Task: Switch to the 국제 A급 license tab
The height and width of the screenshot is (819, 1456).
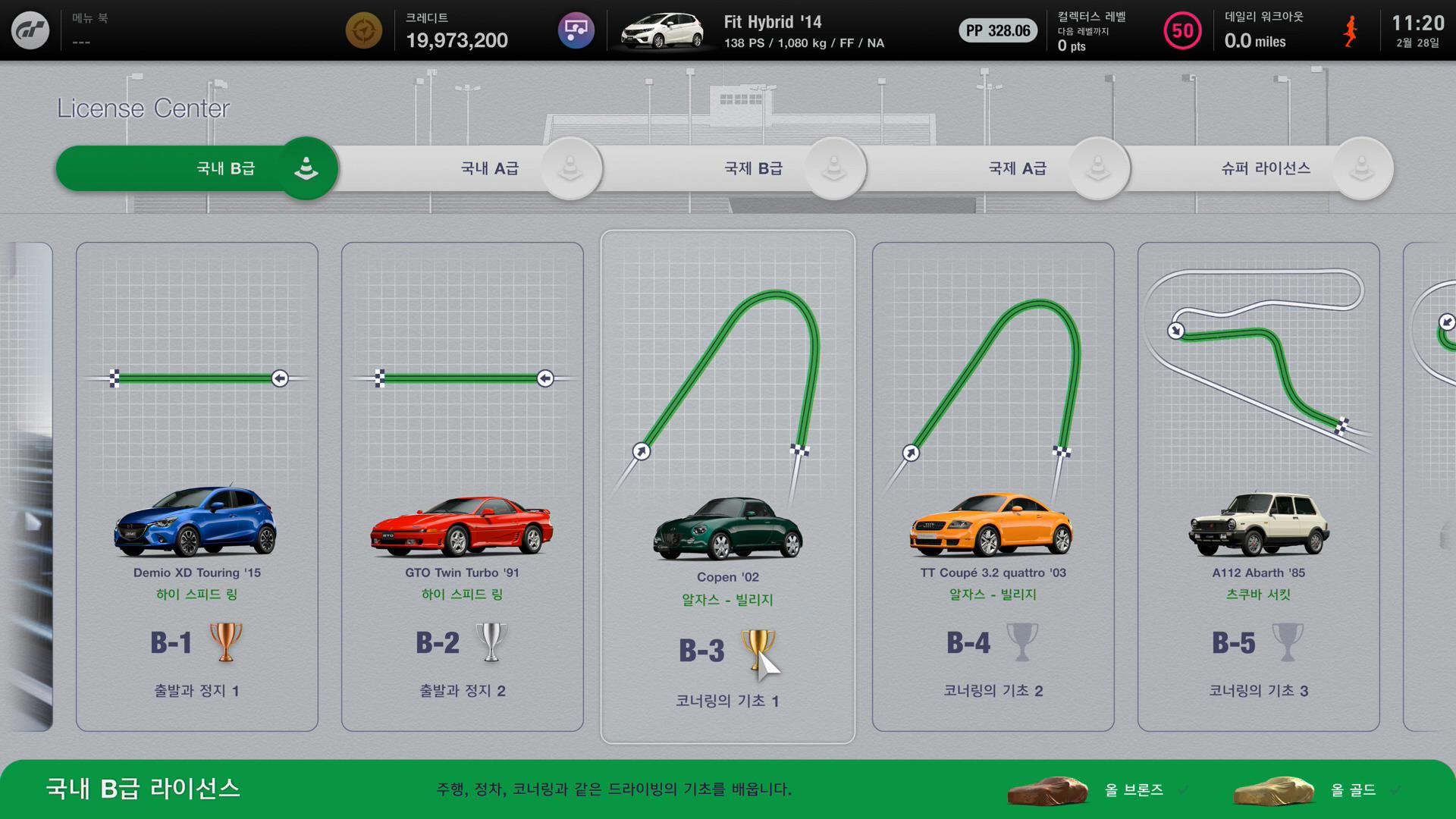Action: [1017, 168]
